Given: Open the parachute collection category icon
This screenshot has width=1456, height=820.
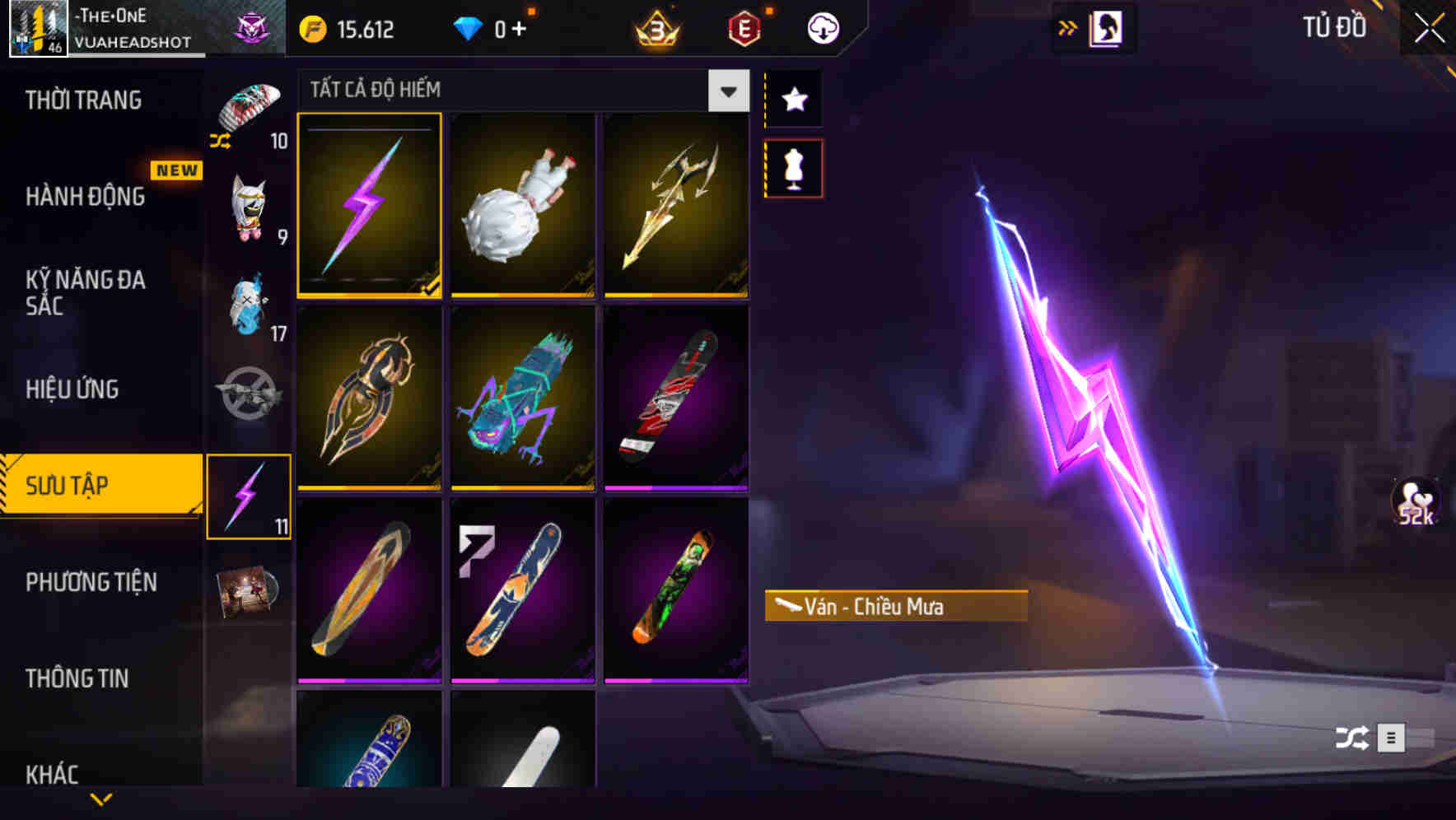Looking at the screenshot, I should pos(250,111).
